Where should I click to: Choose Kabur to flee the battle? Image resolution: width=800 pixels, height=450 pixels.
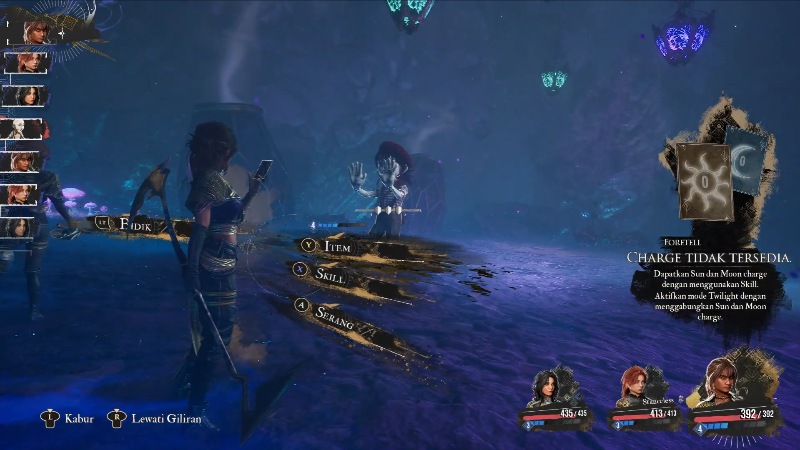[78, 418]
